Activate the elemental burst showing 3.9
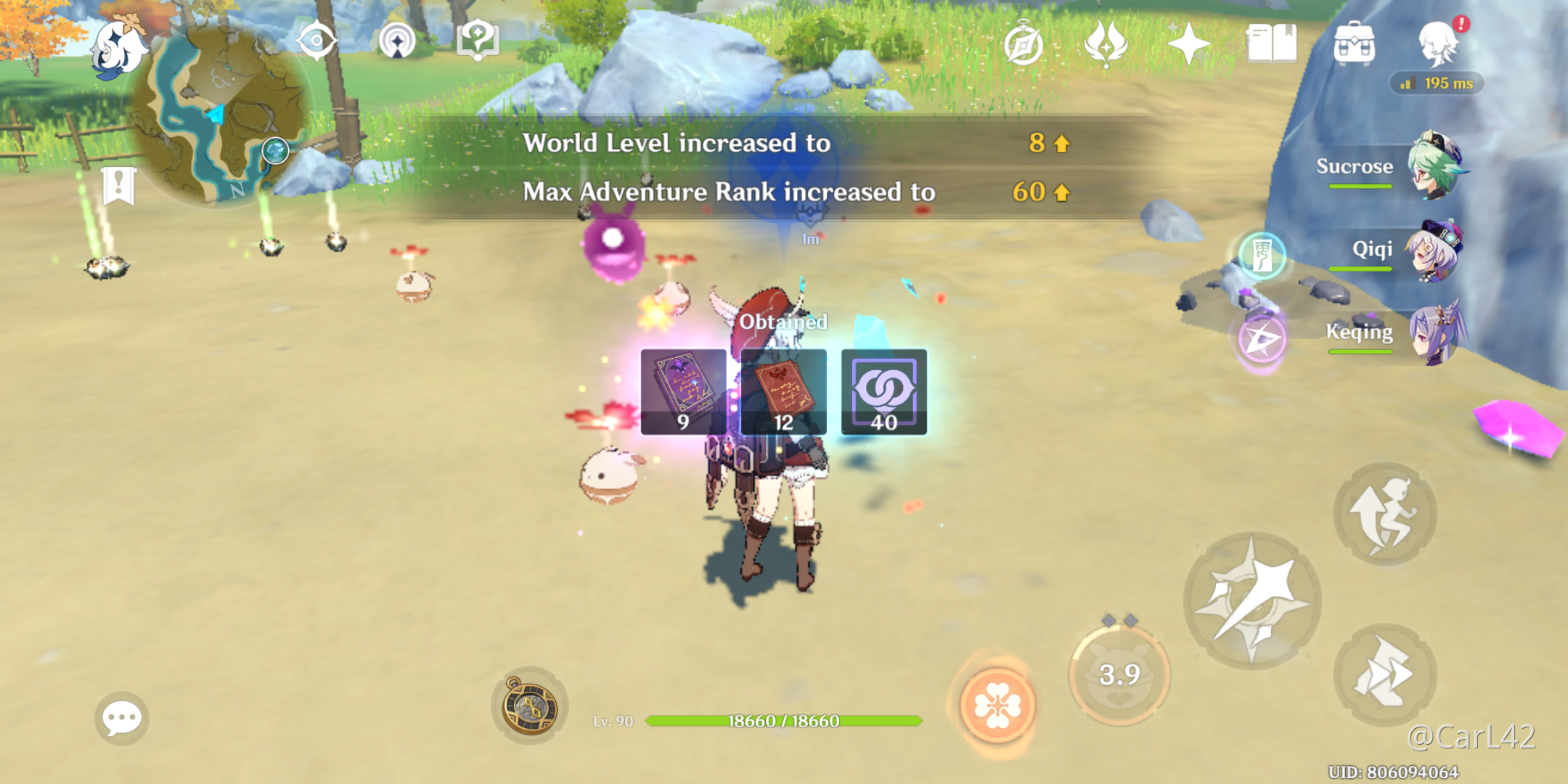The width and height of the screenshot is (1568, 784). [x=1119, y=674]
